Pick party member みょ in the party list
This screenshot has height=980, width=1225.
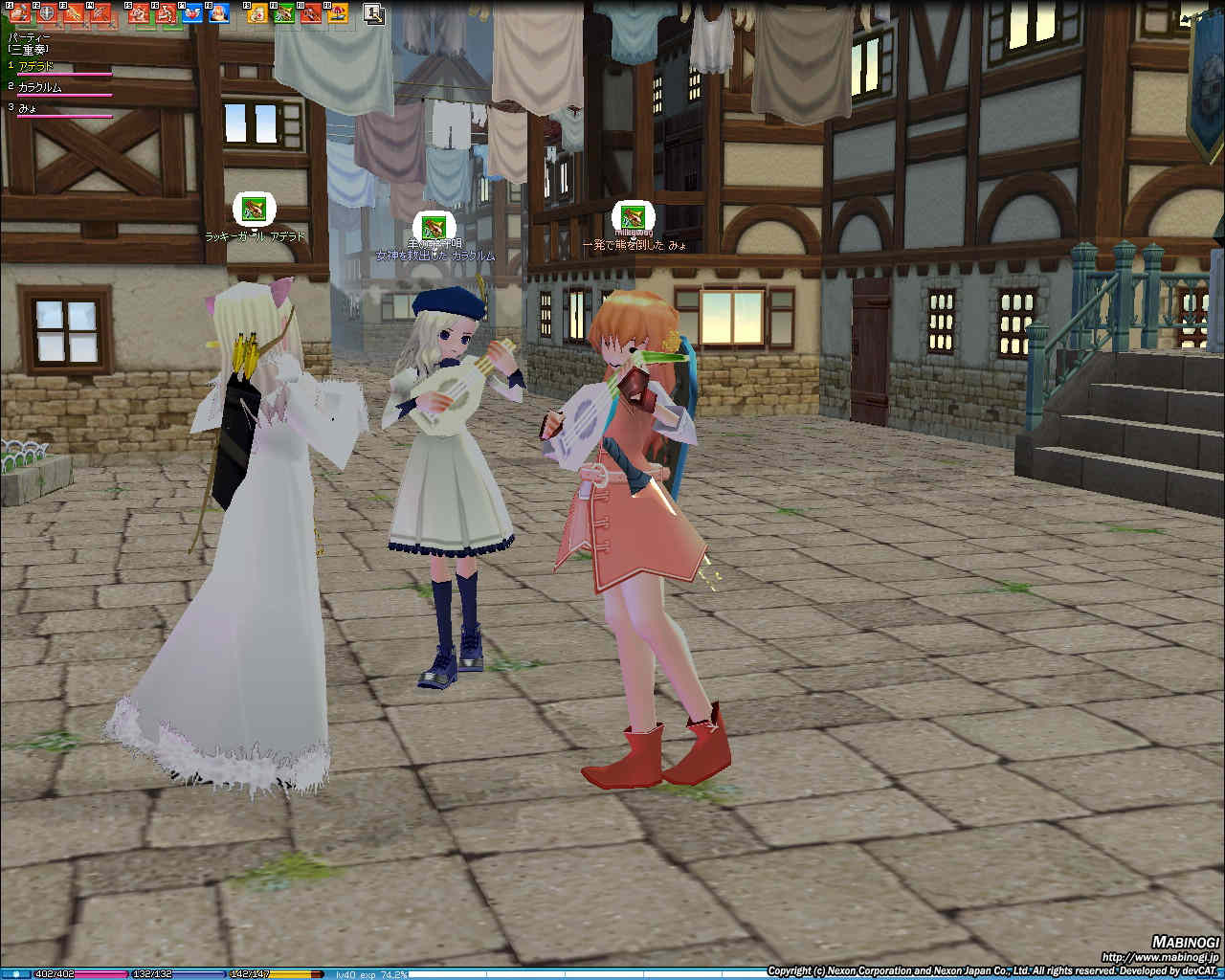pos(27,109)
